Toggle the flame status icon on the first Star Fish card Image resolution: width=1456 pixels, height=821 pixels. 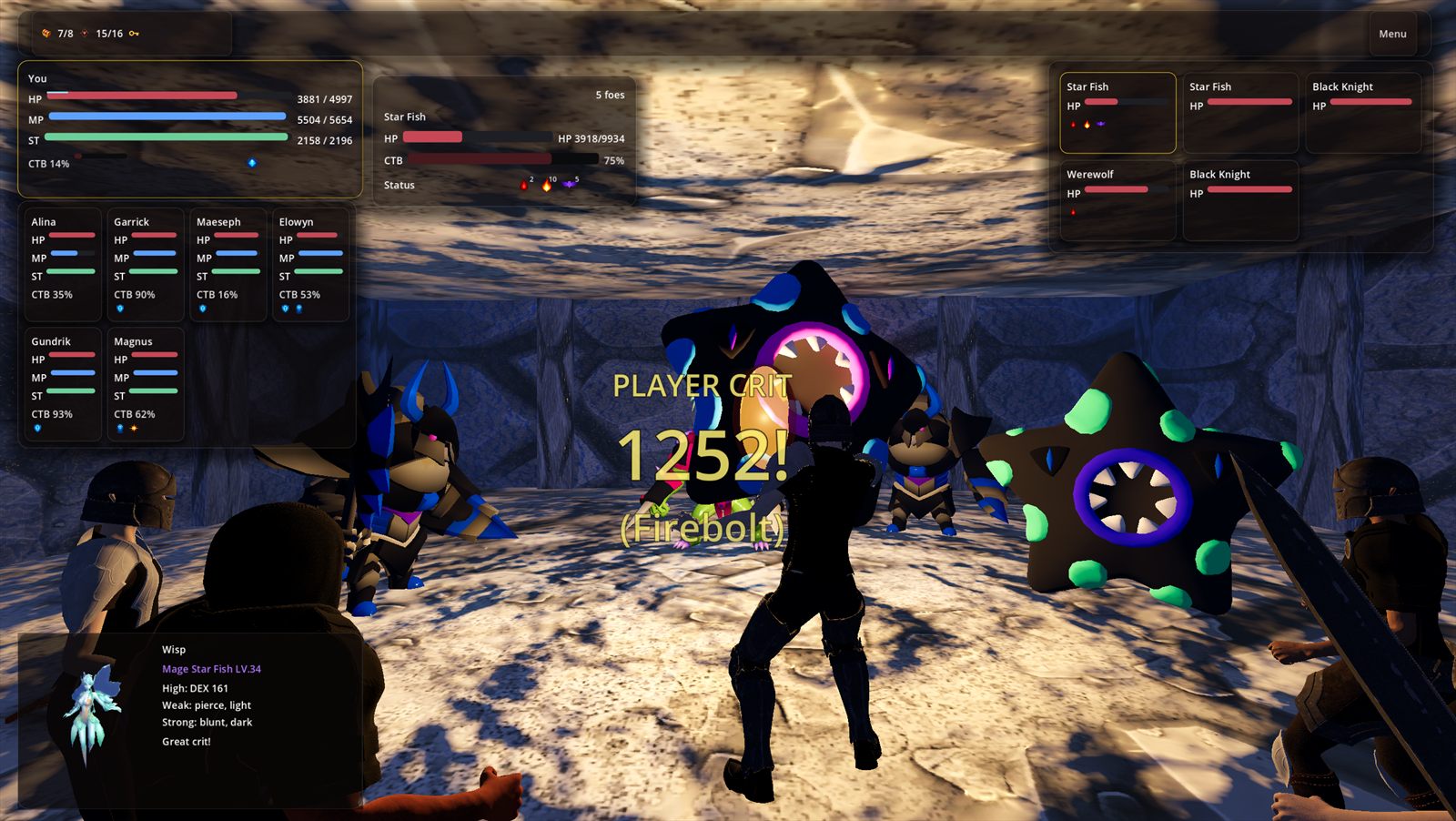[1087, 125]
